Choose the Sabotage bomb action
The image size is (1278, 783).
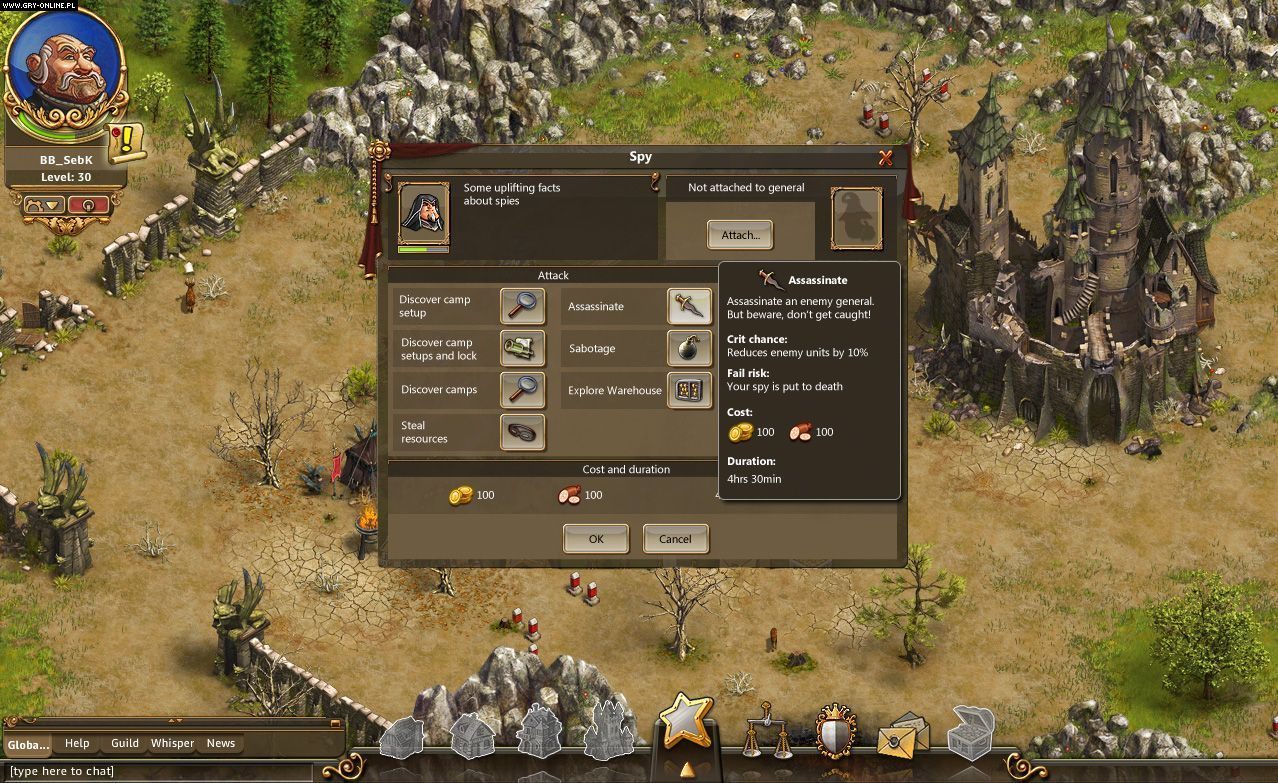click(x=689, y=348)
